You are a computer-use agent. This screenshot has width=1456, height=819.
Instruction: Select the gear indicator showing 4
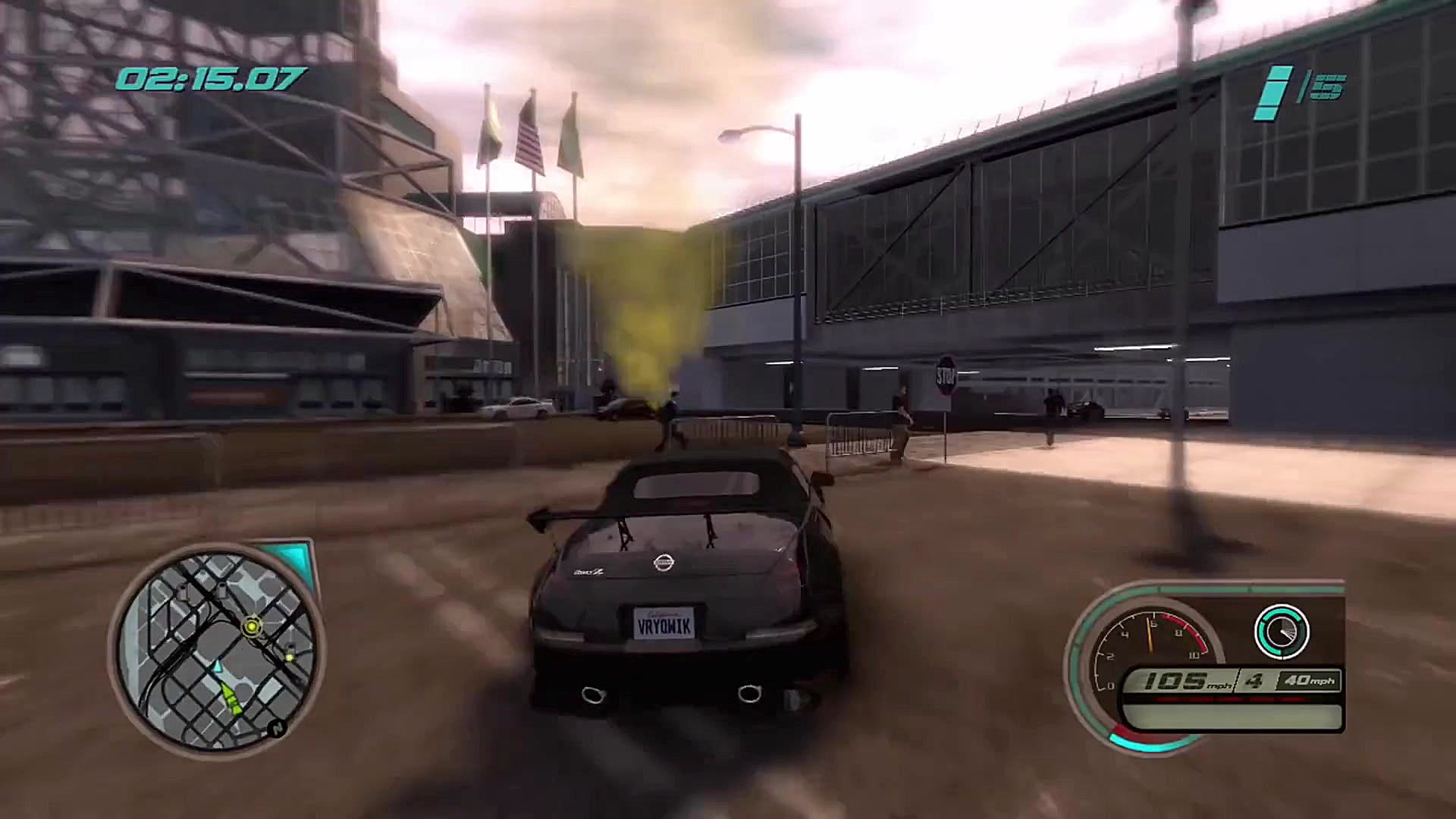[1252, 682]
